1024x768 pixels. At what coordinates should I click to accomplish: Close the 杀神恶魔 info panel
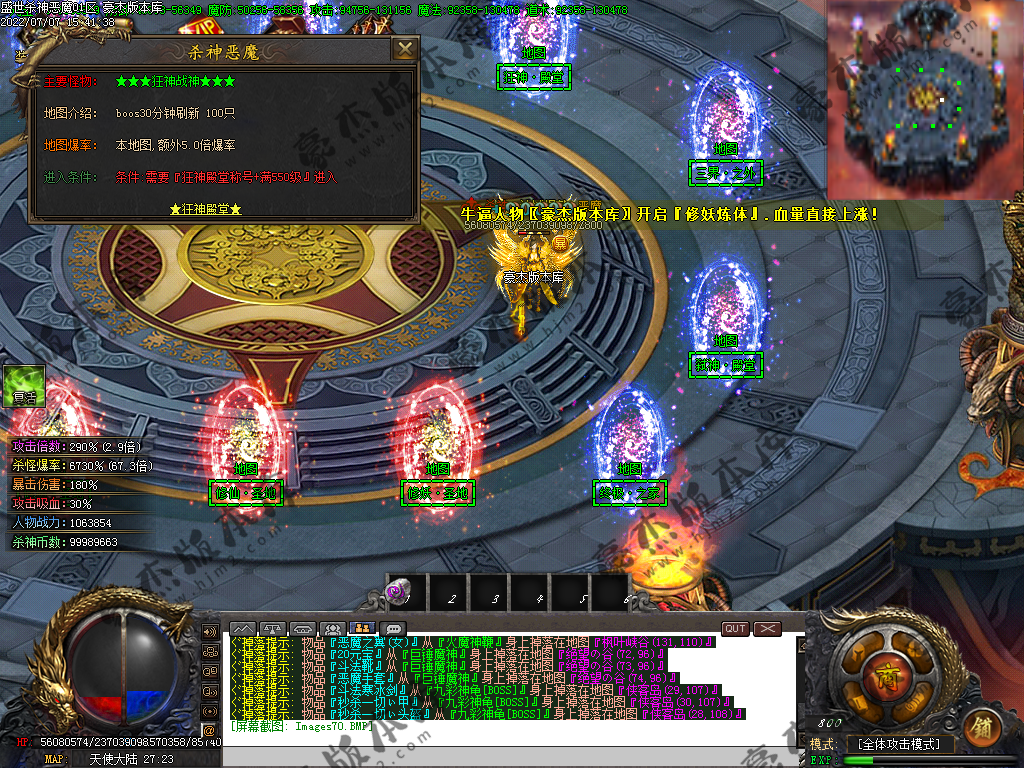[x=404, y=49]
